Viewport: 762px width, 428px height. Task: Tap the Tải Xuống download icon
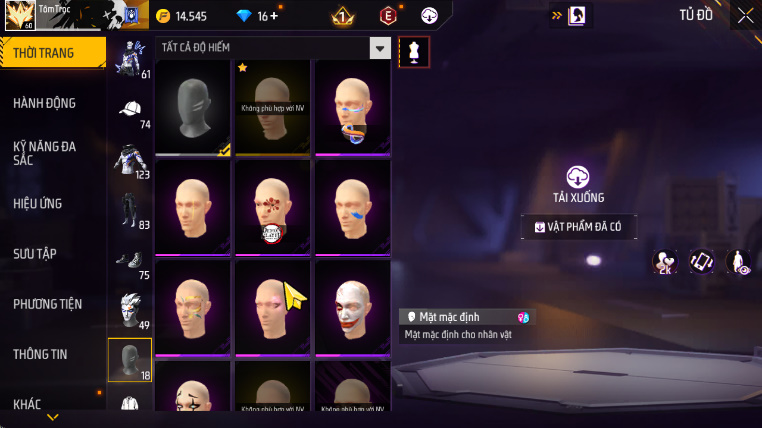(x=578, y=177)
